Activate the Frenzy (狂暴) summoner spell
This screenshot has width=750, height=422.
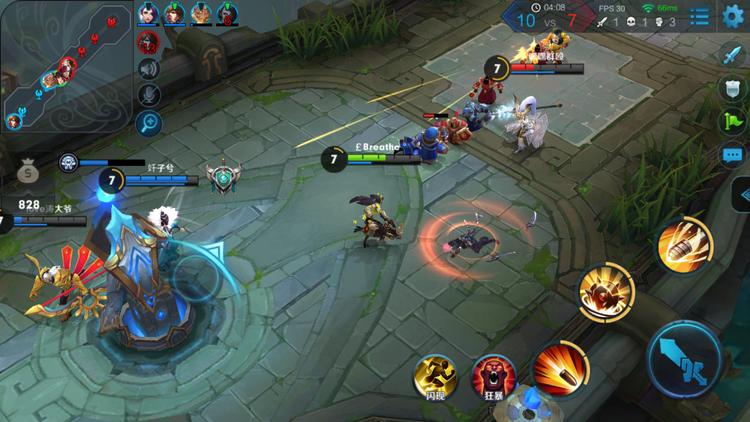click(x=491, y=376)
